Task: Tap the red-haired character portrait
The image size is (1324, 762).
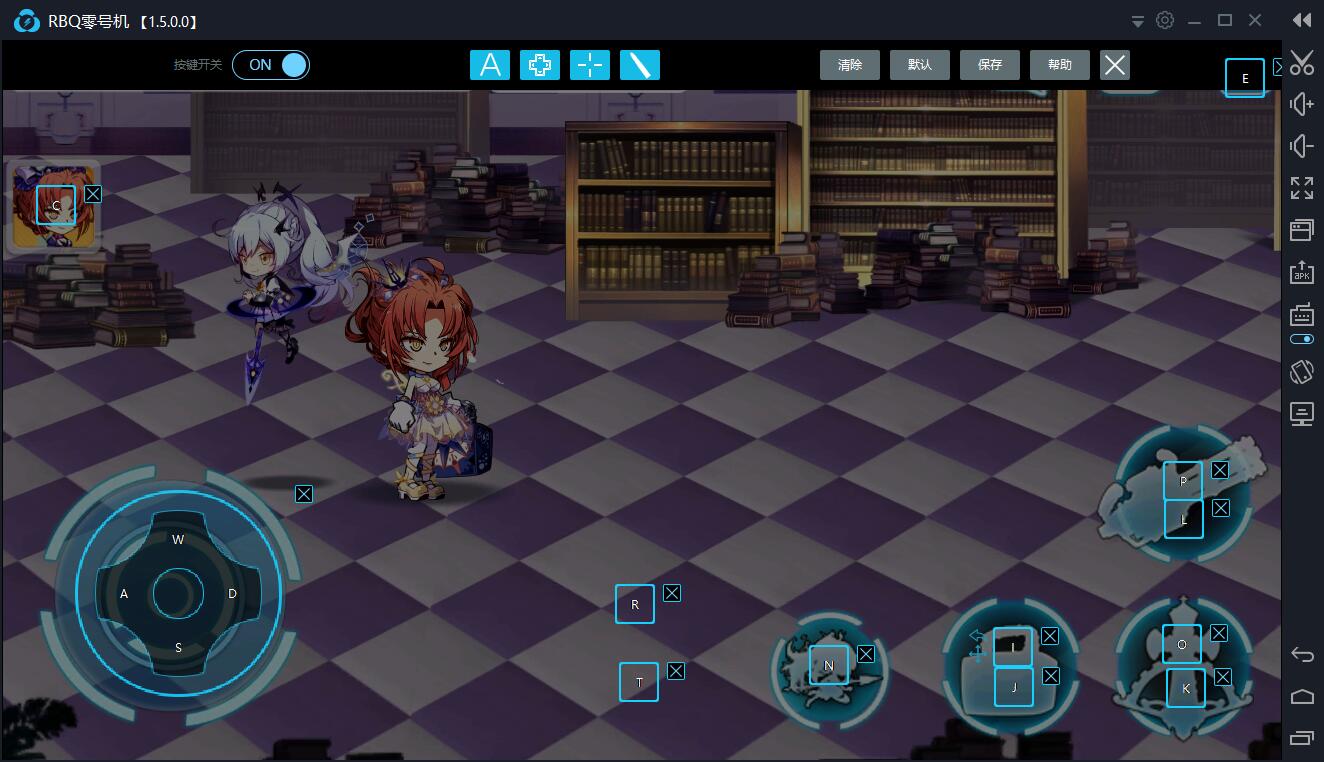Action: [x=54, y=206]
